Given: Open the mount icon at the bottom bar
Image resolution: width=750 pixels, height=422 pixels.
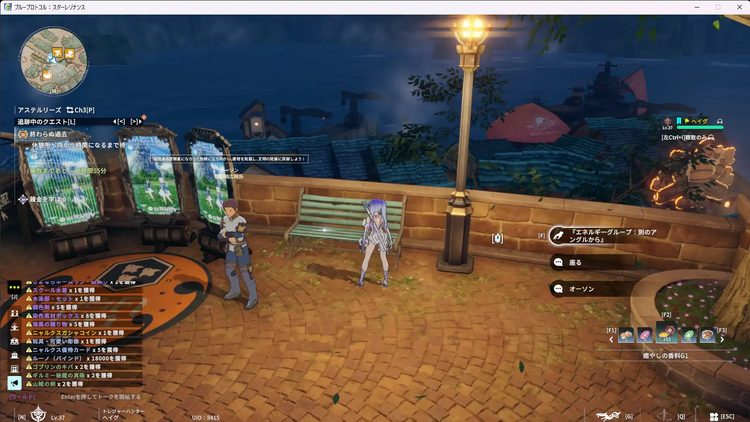Looking at the screenshot, I should tap(606, 415).
